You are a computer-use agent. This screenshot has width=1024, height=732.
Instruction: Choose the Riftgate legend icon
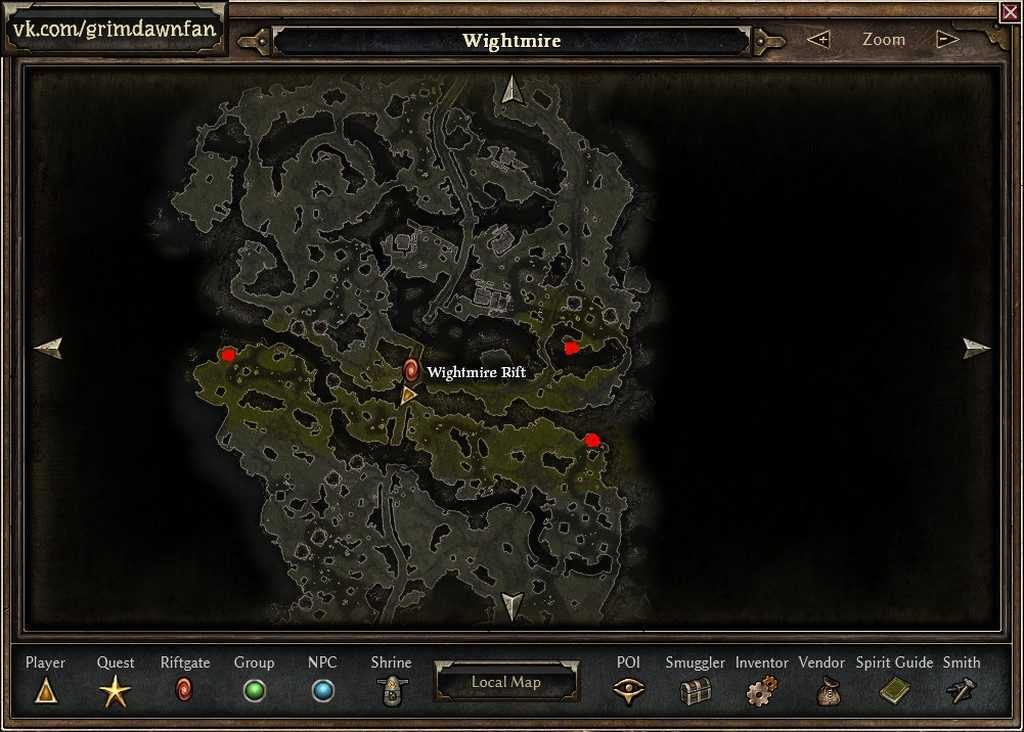click(x=184, y=690)
